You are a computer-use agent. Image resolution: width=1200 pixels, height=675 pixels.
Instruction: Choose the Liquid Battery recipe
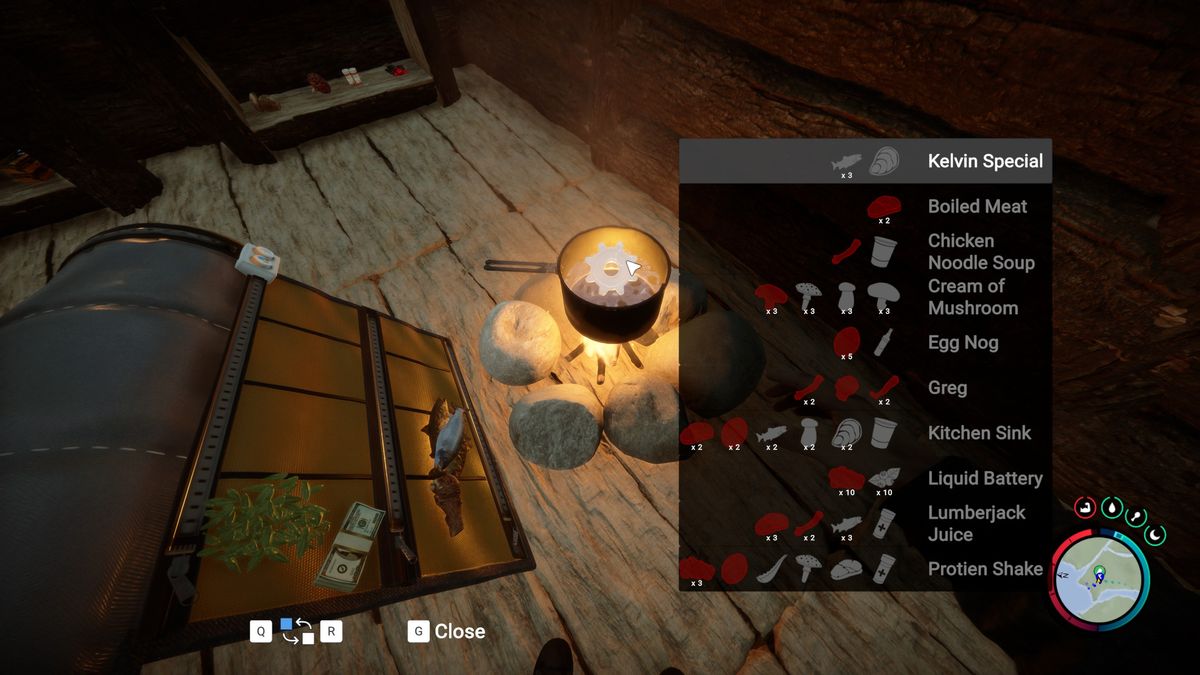984,478
